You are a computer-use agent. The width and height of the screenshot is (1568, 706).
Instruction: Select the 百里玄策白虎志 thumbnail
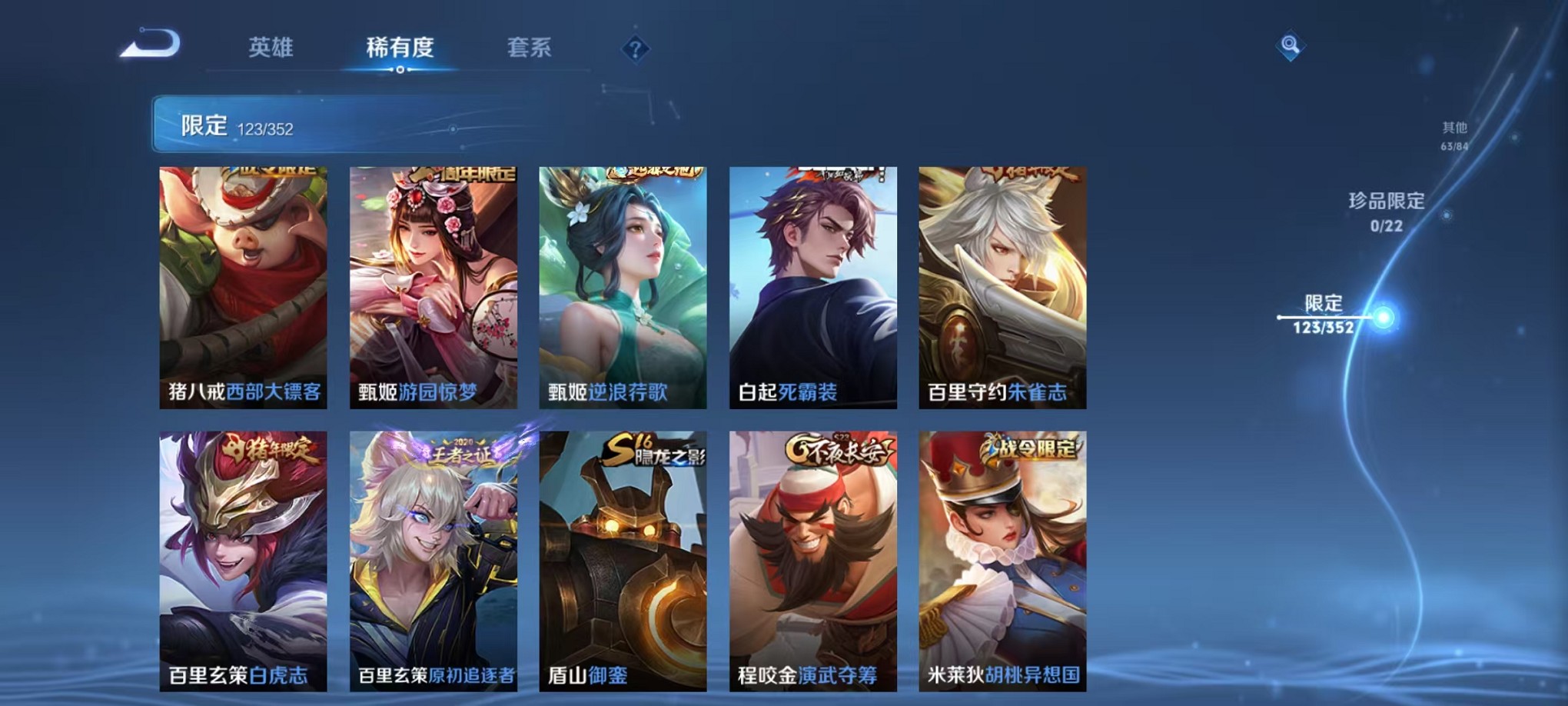[243, 561]
